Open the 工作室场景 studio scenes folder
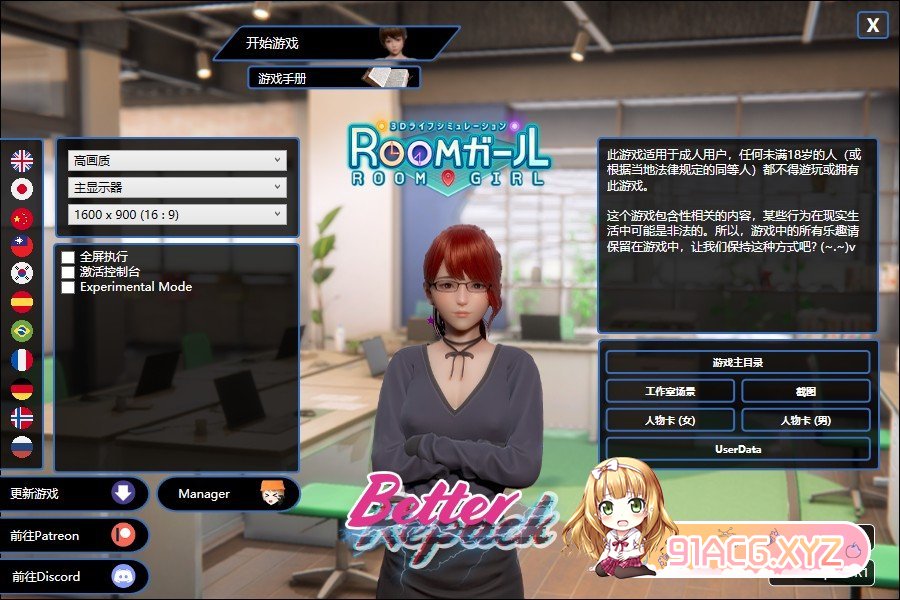 coord(670,391)
